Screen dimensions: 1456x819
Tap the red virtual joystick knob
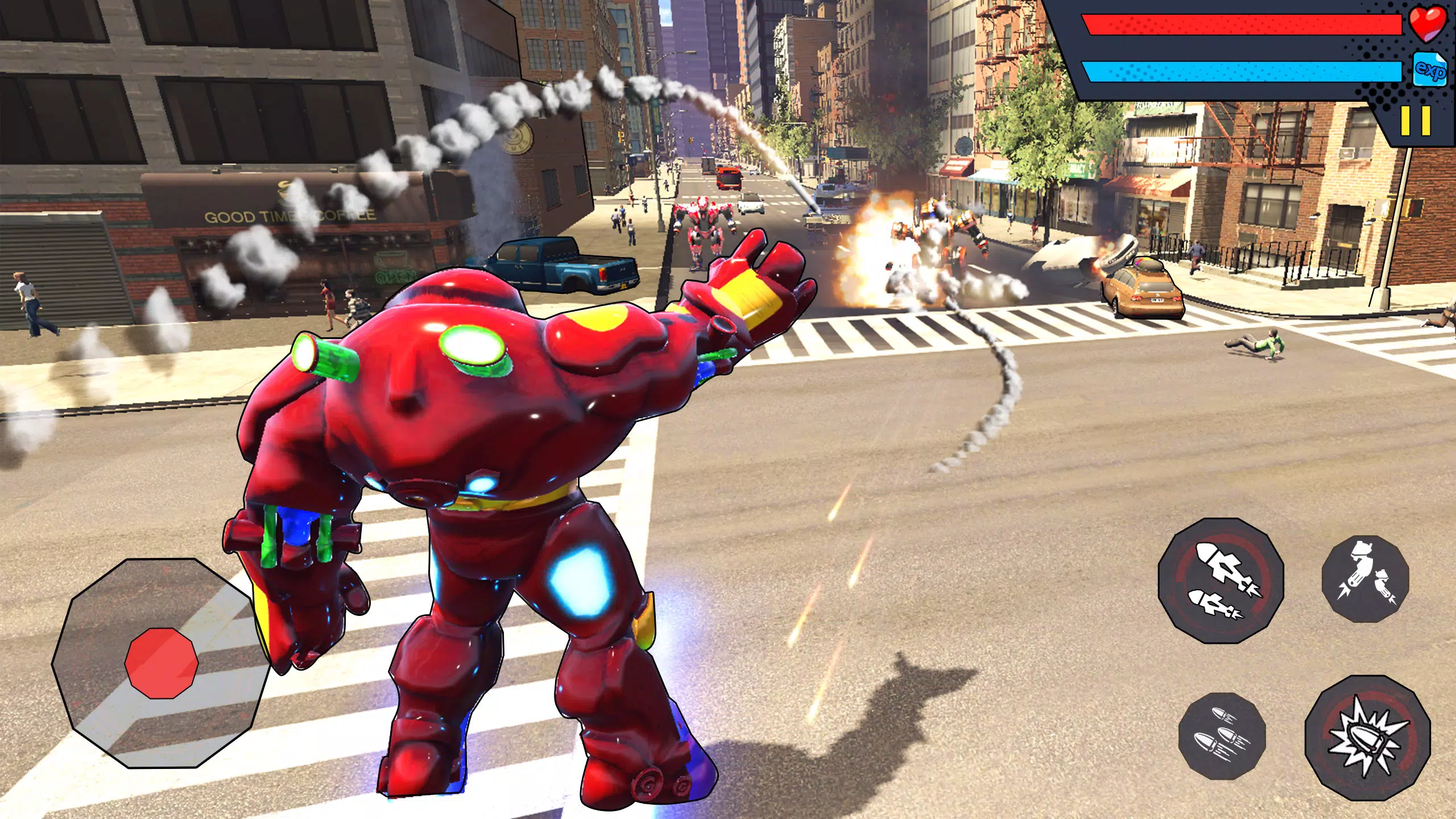pyautogui.click(x=162, y=663)
